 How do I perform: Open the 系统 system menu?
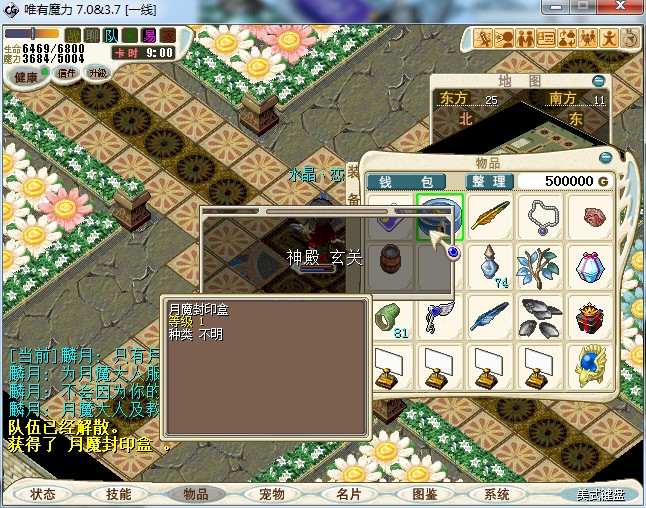click(x=497, y=494)
